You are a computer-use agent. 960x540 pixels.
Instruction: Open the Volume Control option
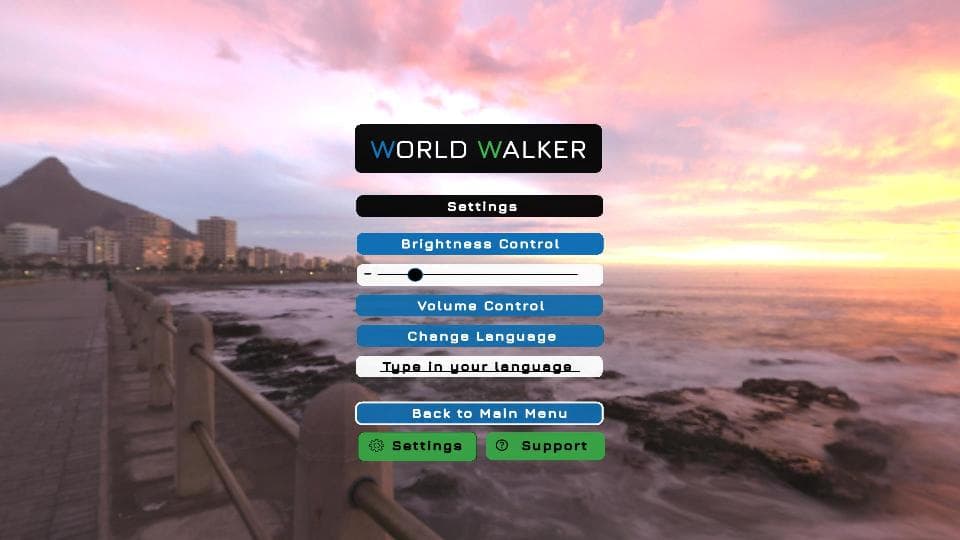pyautogui.click(x=480, y=306)
